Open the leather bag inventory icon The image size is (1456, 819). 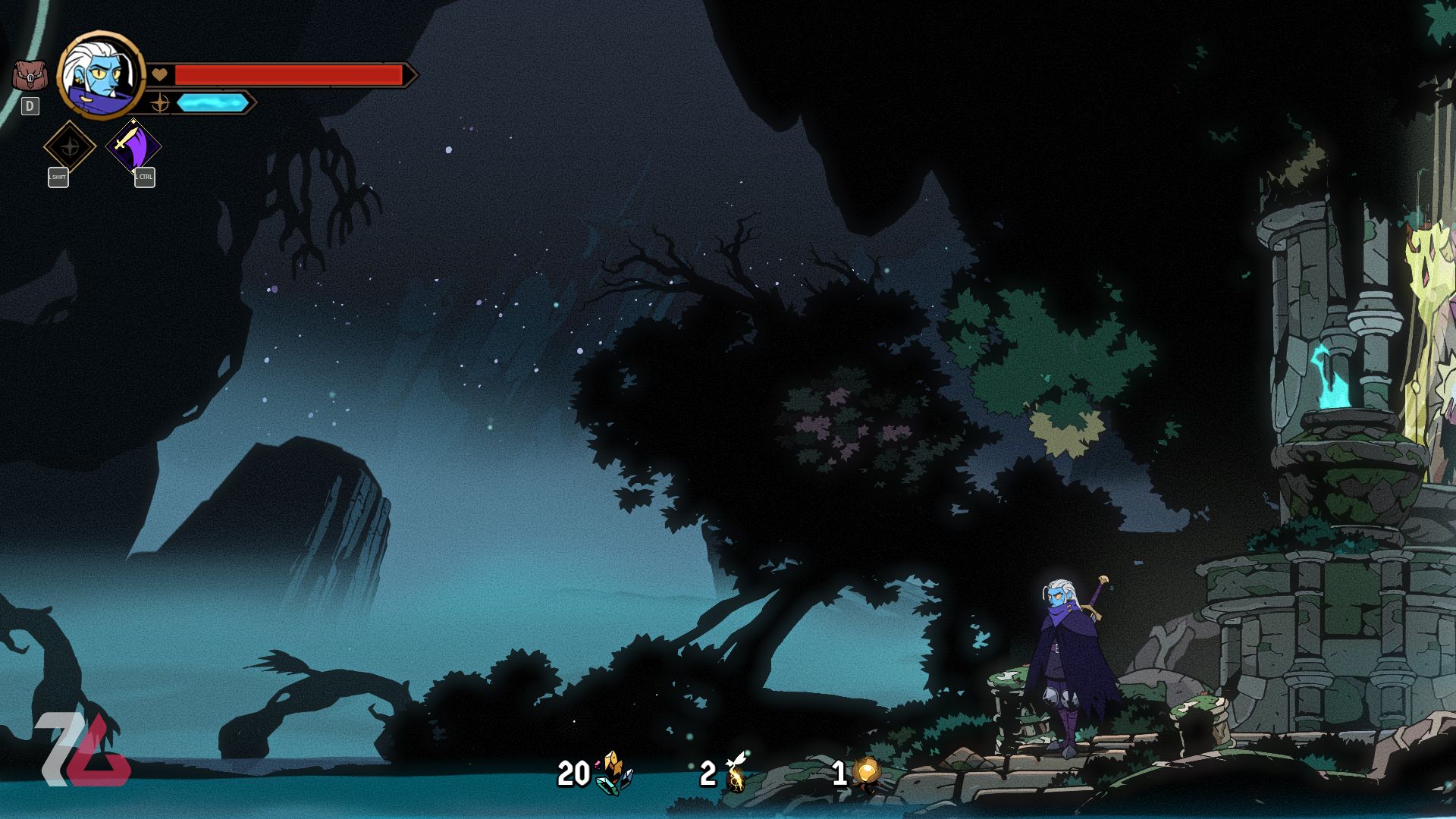(30, 76)
